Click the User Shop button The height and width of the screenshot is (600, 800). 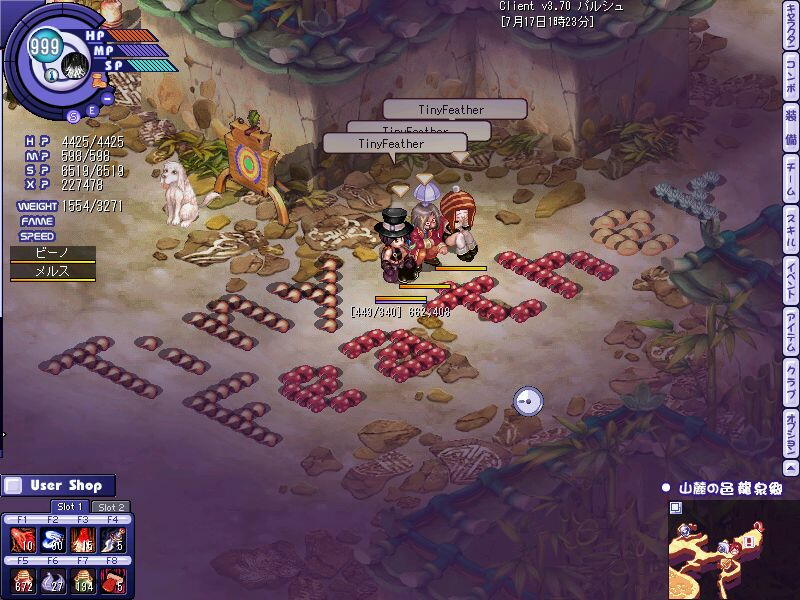coord(58,485)
